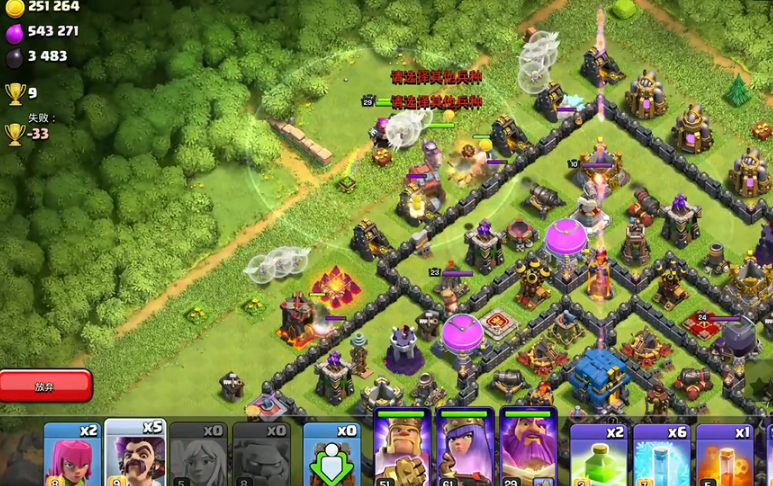Tap the red 放弃 surrender button
This screenshot has height=486, width=773.
coord(46,385)
